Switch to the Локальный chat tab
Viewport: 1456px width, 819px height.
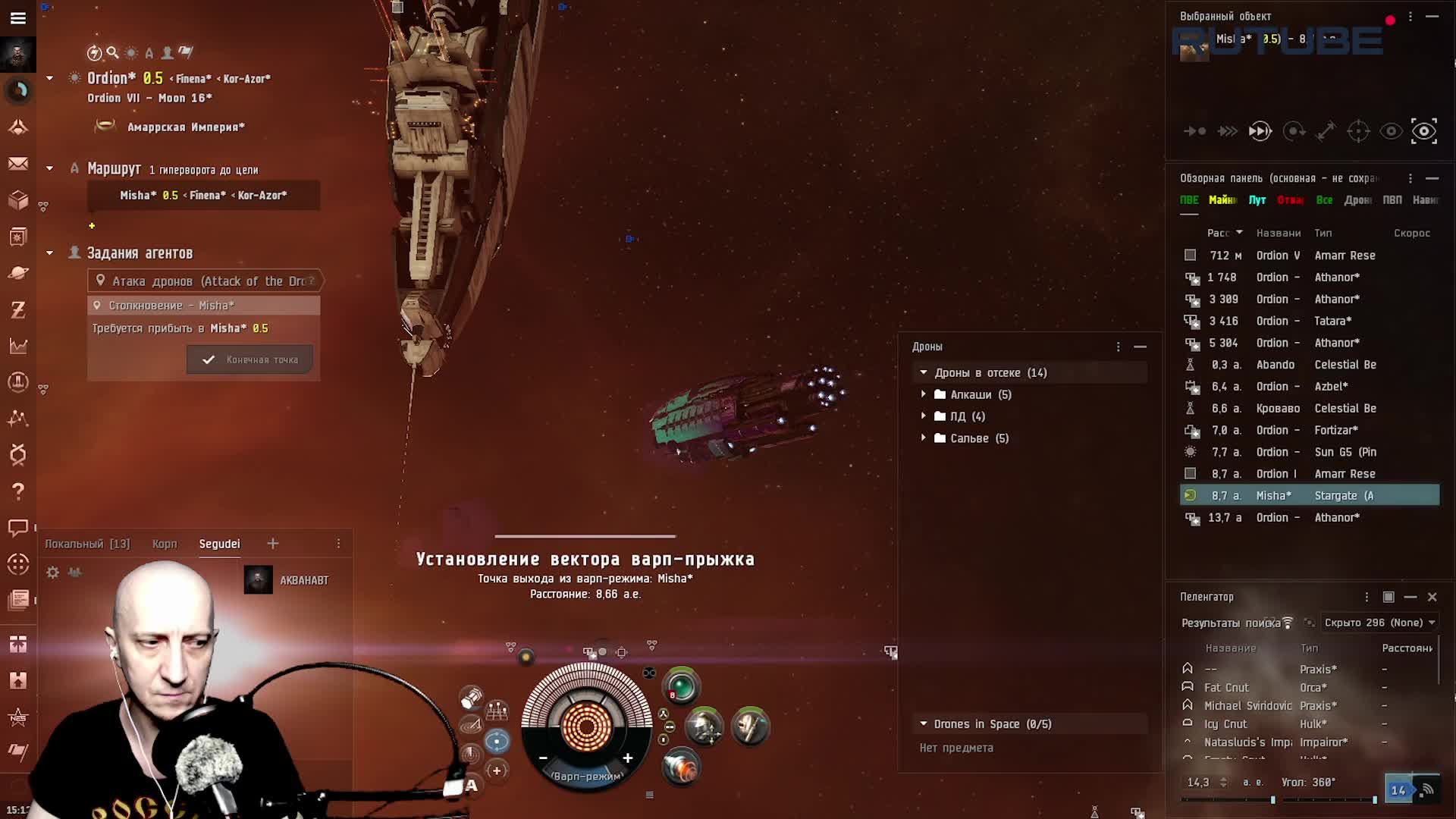tap(87, 544)
